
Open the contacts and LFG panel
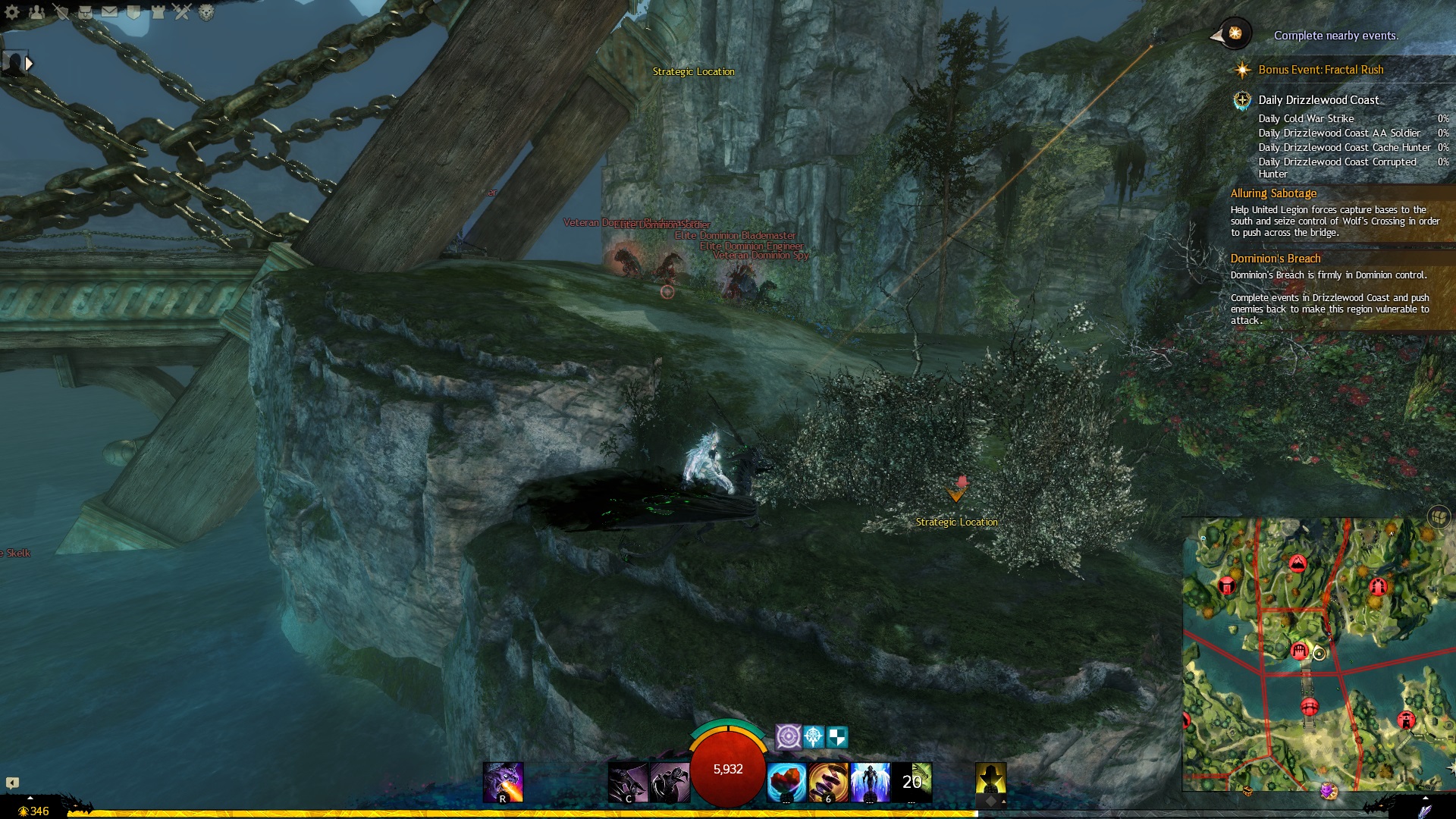point(36,11)
